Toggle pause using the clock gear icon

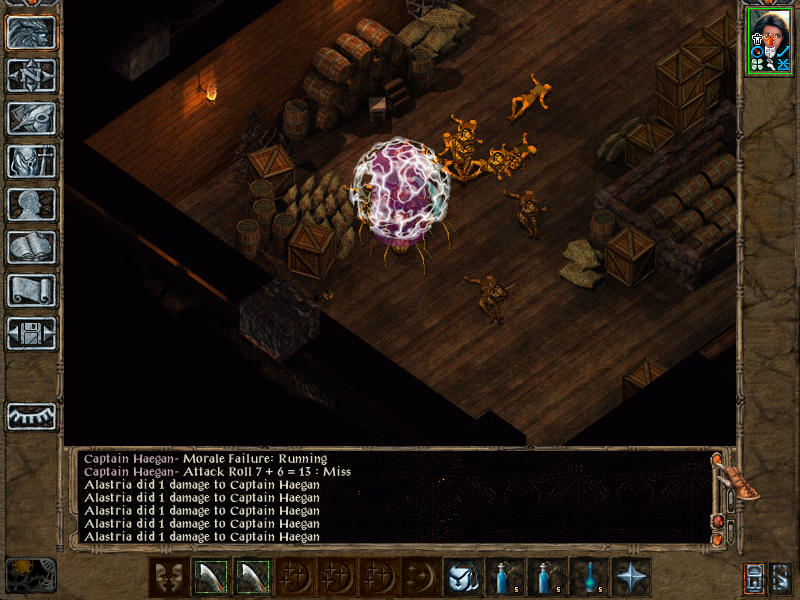(x=31, y=574)
